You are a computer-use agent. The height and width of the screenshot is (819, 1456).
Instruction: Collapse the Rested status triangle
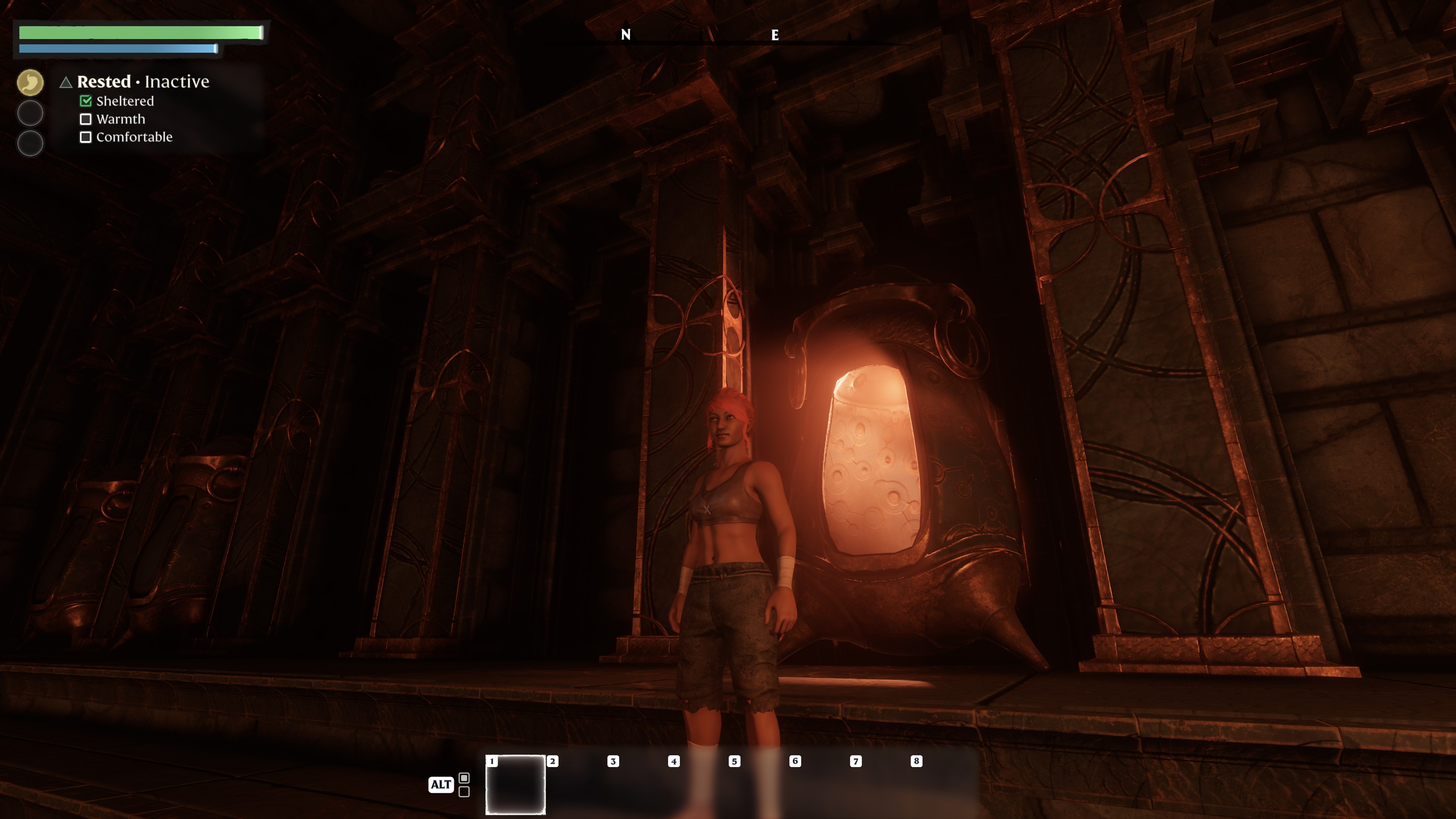click(x=66, y=83)
